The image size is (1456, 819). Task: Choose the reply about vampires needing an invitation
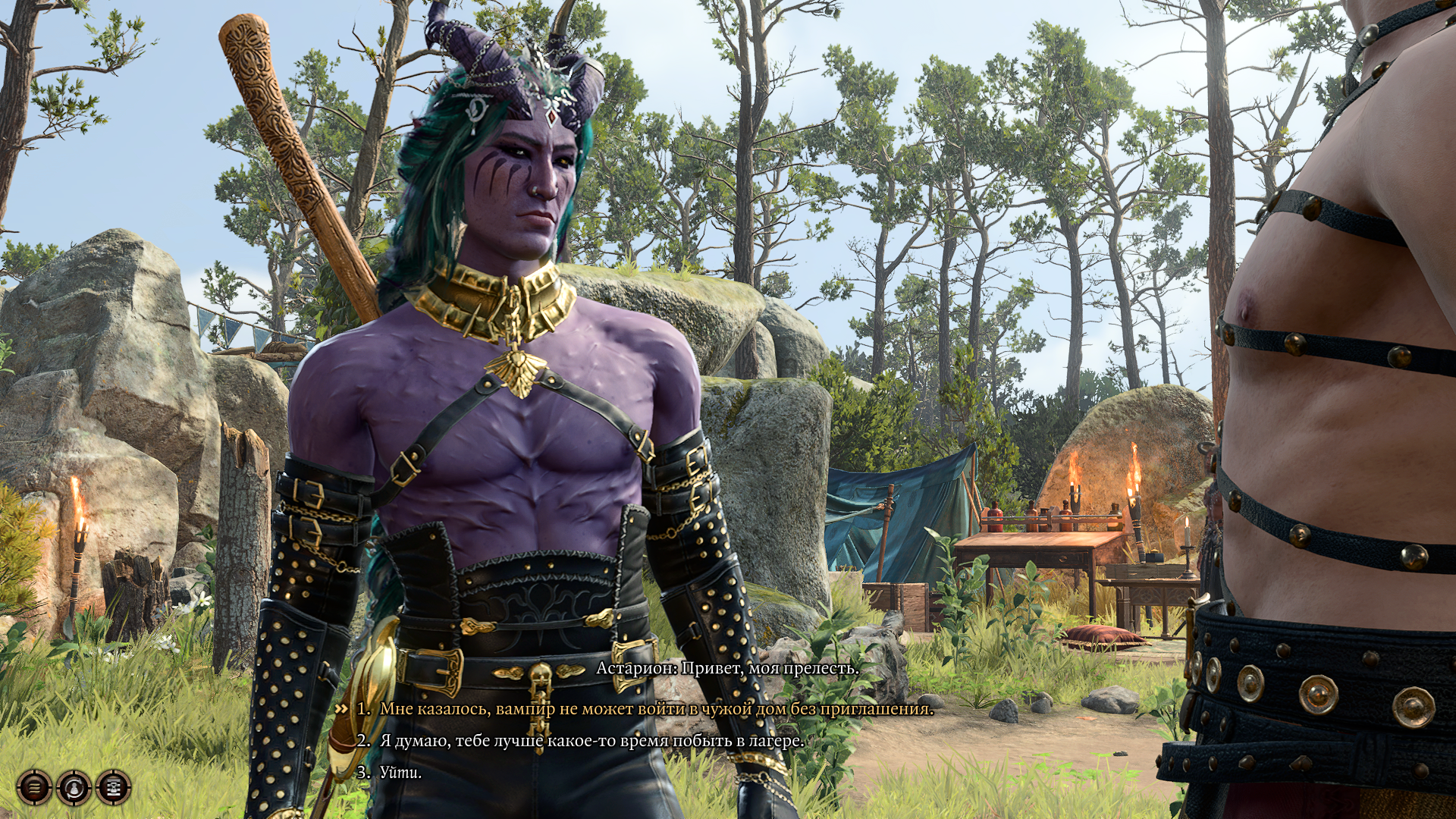pyautogui.click(x=656, y=709)
